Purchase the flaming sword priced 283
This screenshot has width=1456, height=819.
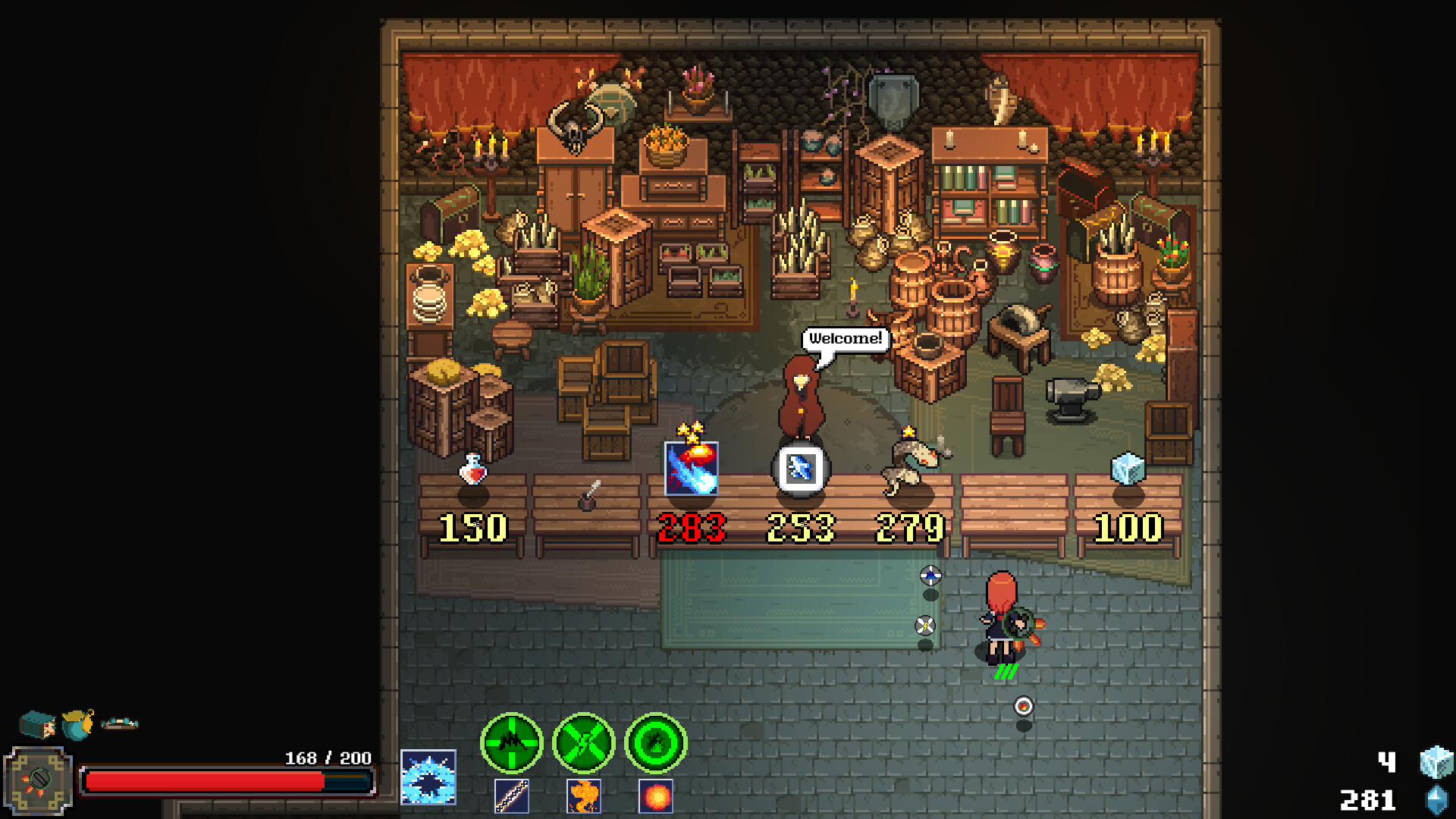pyautogui.click(x=690, y=466)
